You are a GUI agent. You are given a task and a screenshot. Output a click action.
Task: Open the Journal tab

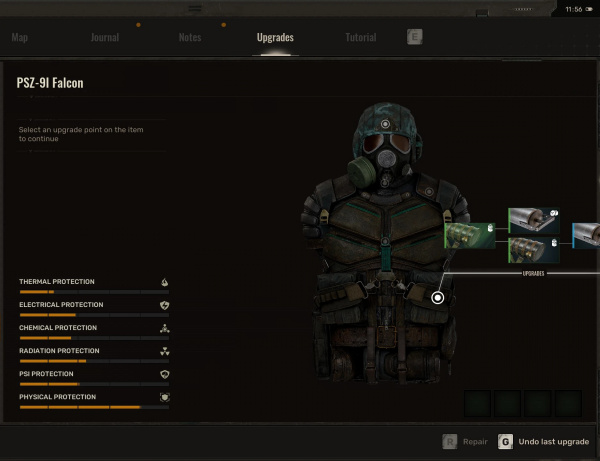[104, 38]
